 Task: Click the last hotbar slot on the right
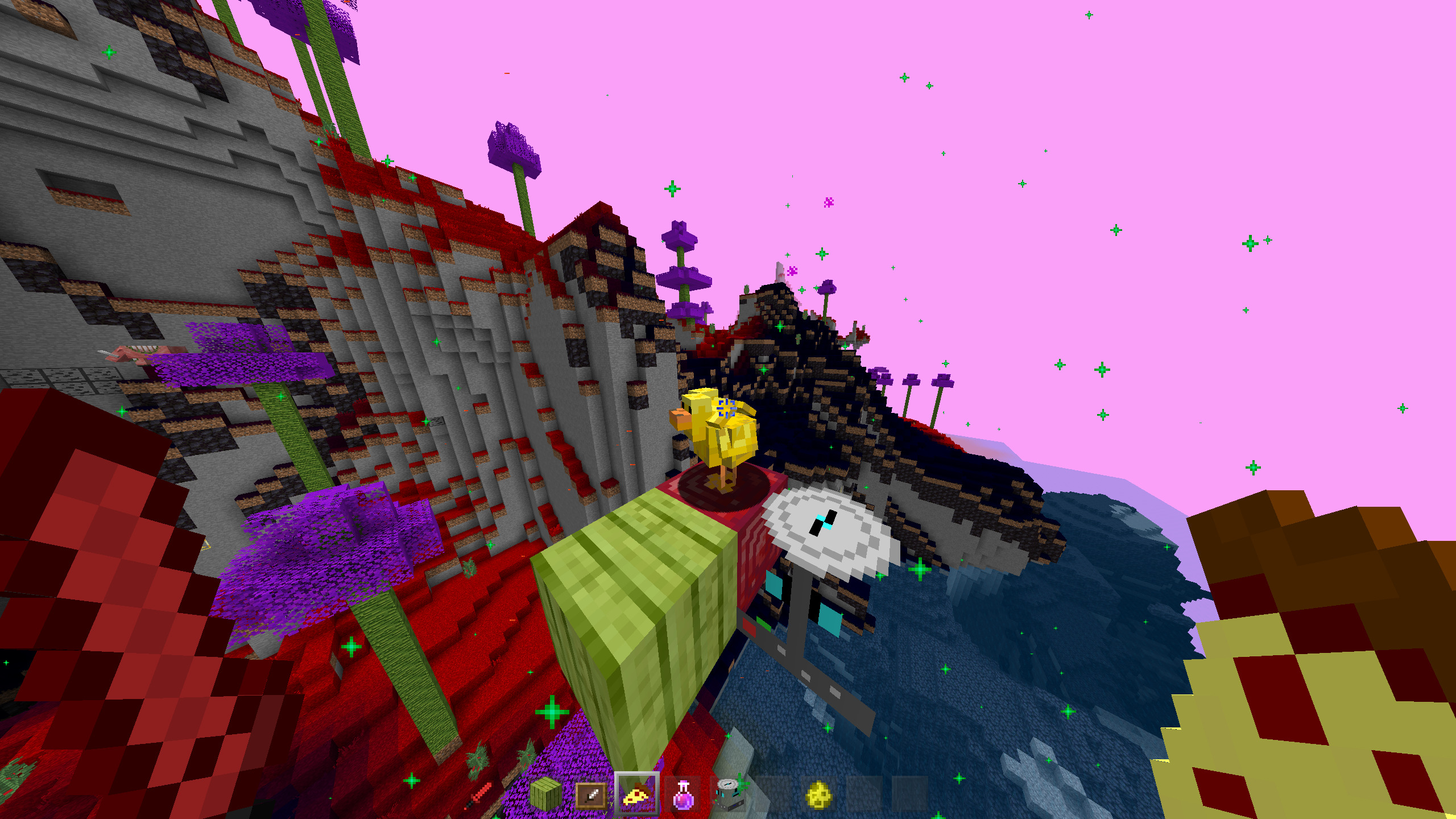[x=912, y=793]
